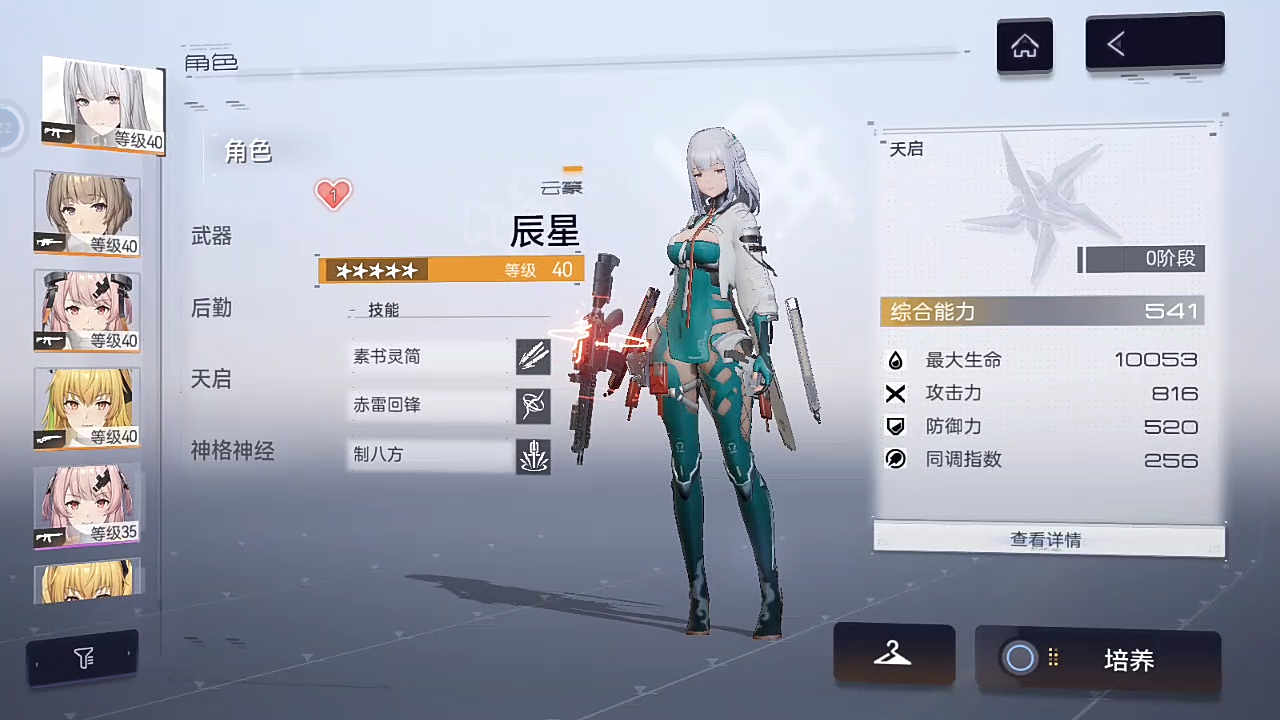Click the 0阶段 phase progress bar
Viewport: 1280px width, 720px height.
[x=1140, y=258]
